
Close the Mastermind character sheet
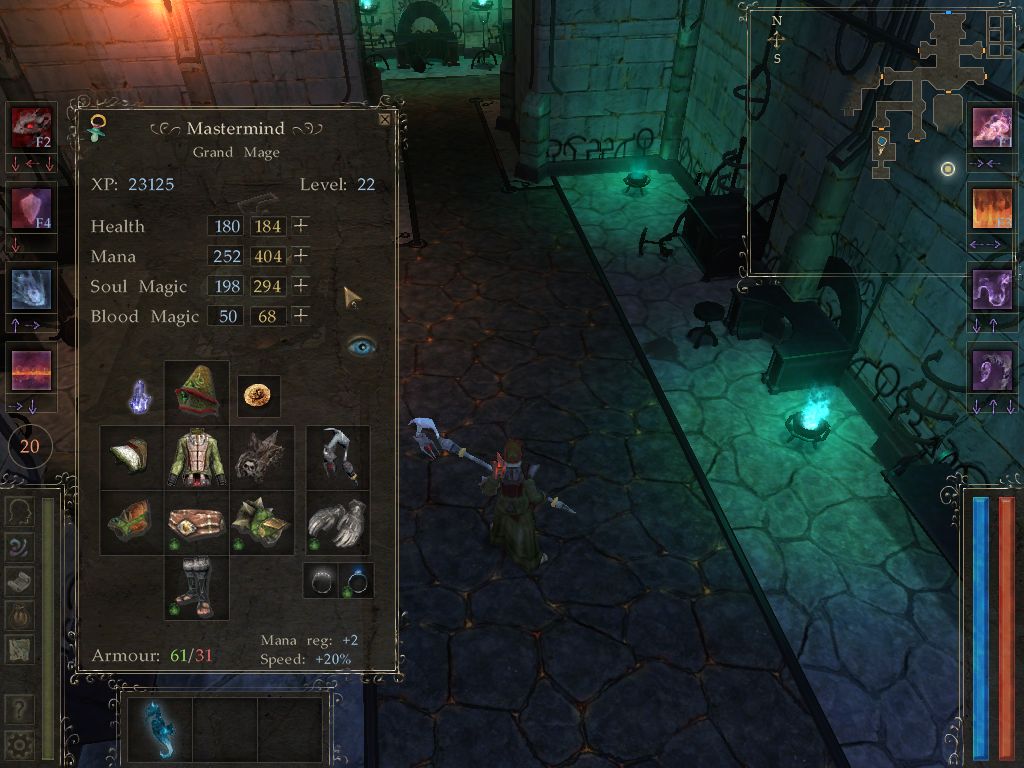(x=385, y=119)
